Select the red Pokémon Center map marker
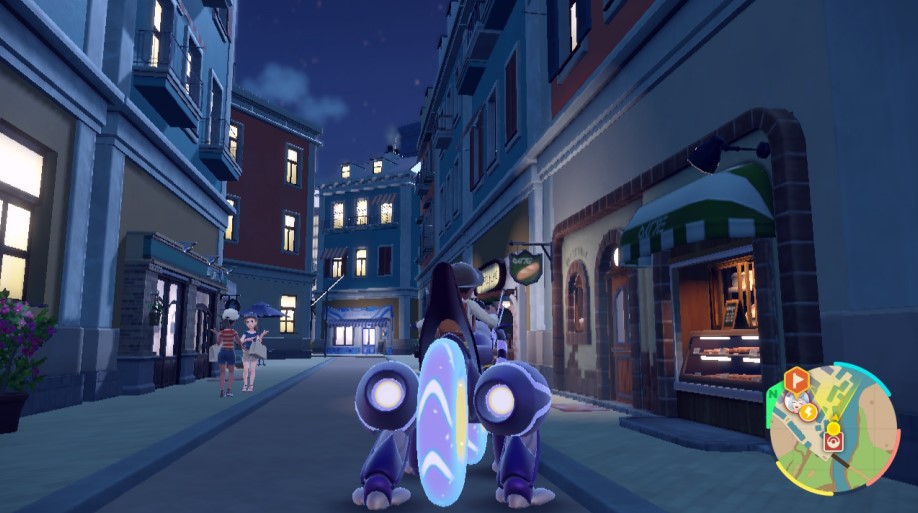 coord(831,440)
